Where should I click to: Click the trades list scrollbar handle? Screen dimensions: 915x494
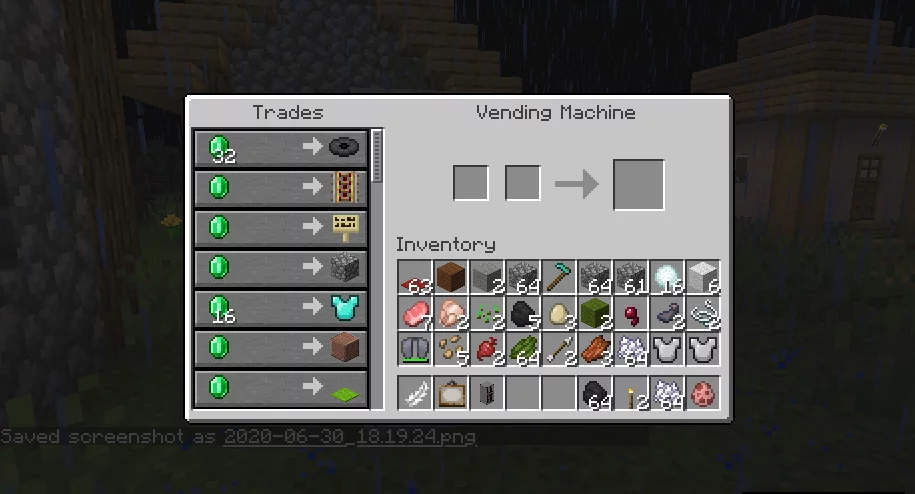[377, 155]
